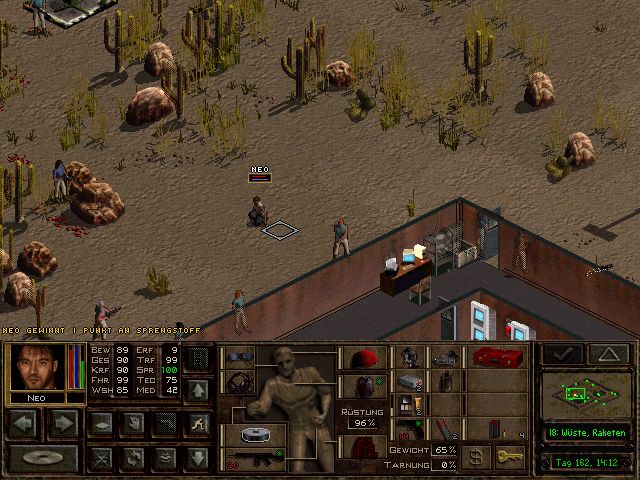Raise stance with the up arrow button
640x480 pixels.
pyautogui.click(x=198, y=389)
